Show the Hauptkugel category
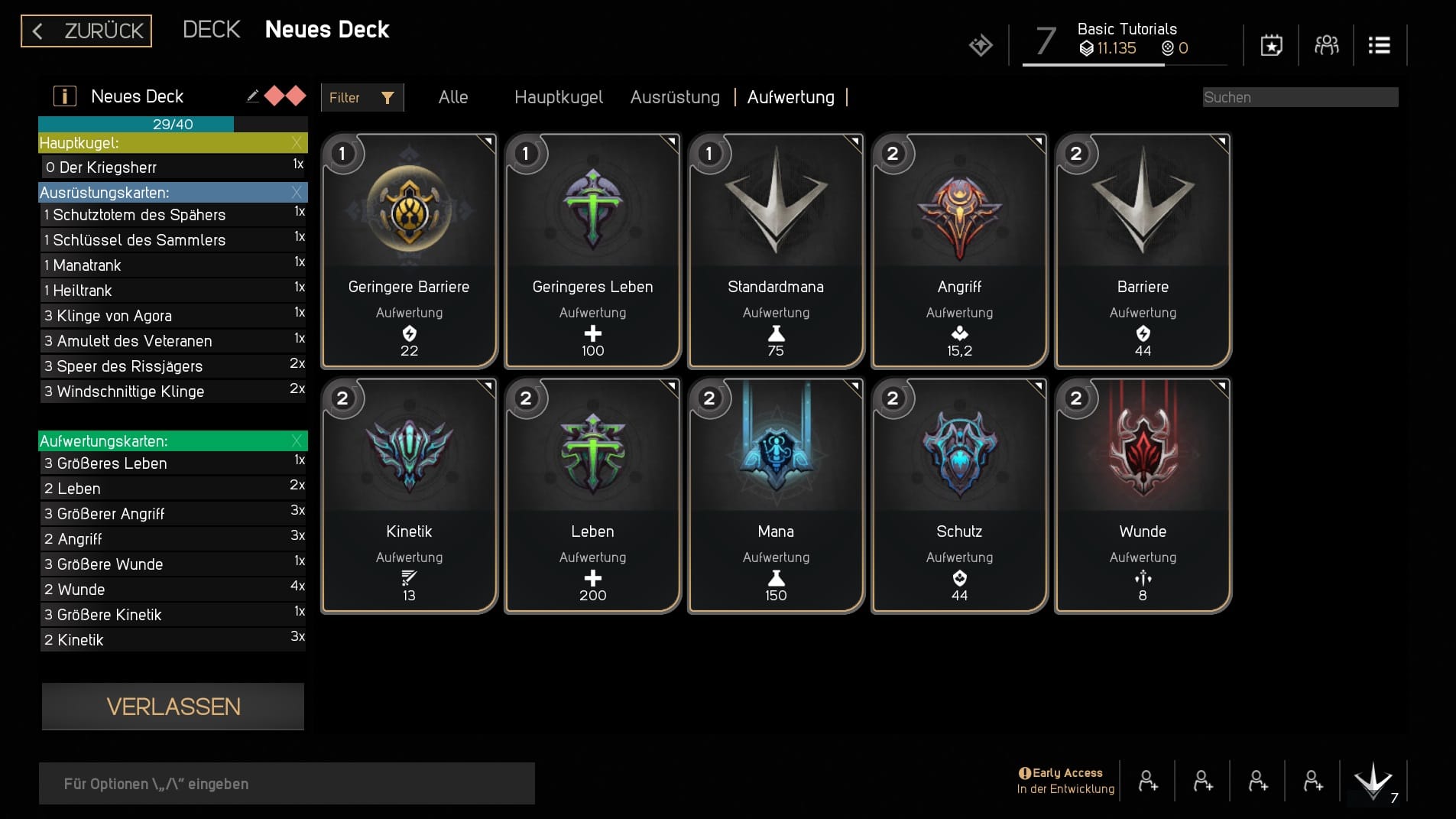 558,97
